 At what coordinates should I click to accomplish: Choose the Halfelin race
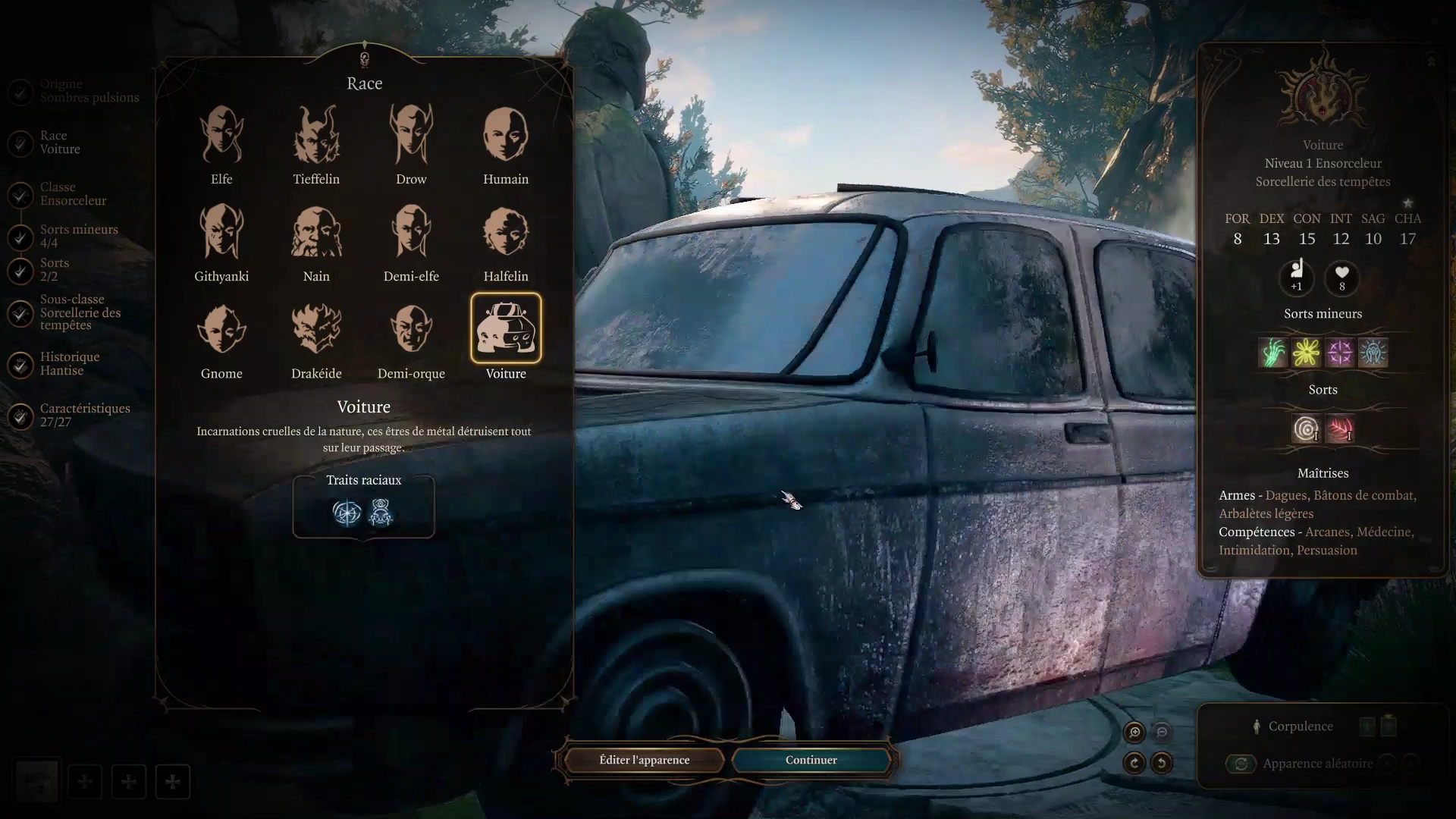[x=506, y=233]
